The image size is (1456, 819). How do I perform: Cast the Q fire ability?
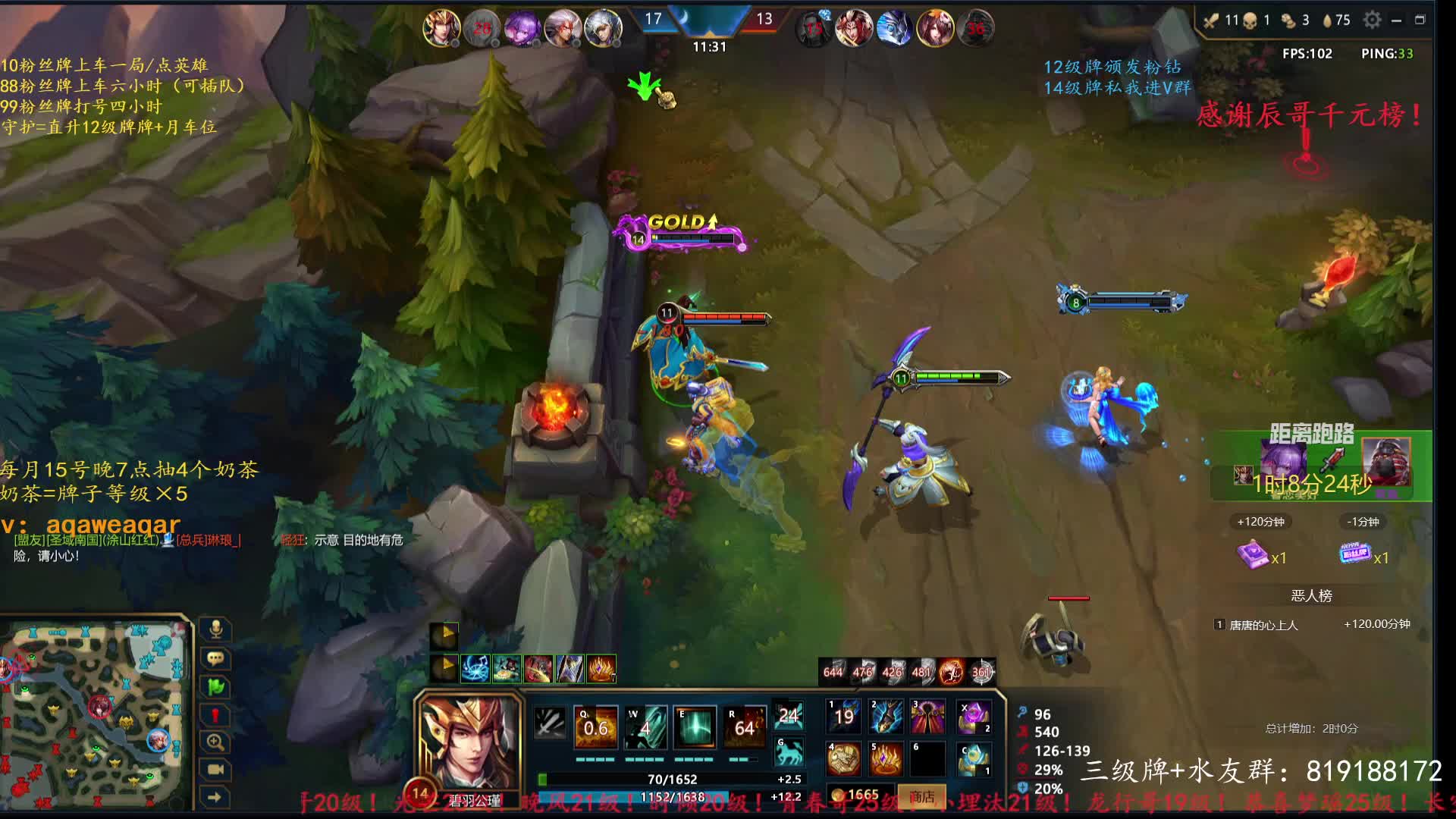click(x=596, y=728)
